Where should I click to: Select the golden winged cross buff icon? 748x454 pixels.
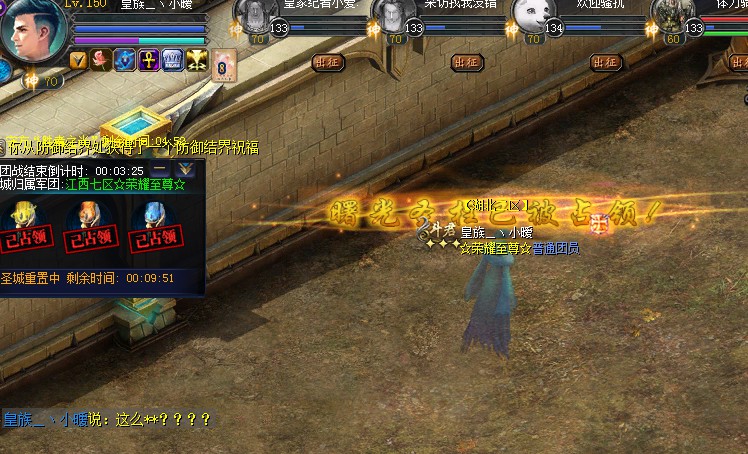coord(197,59)
